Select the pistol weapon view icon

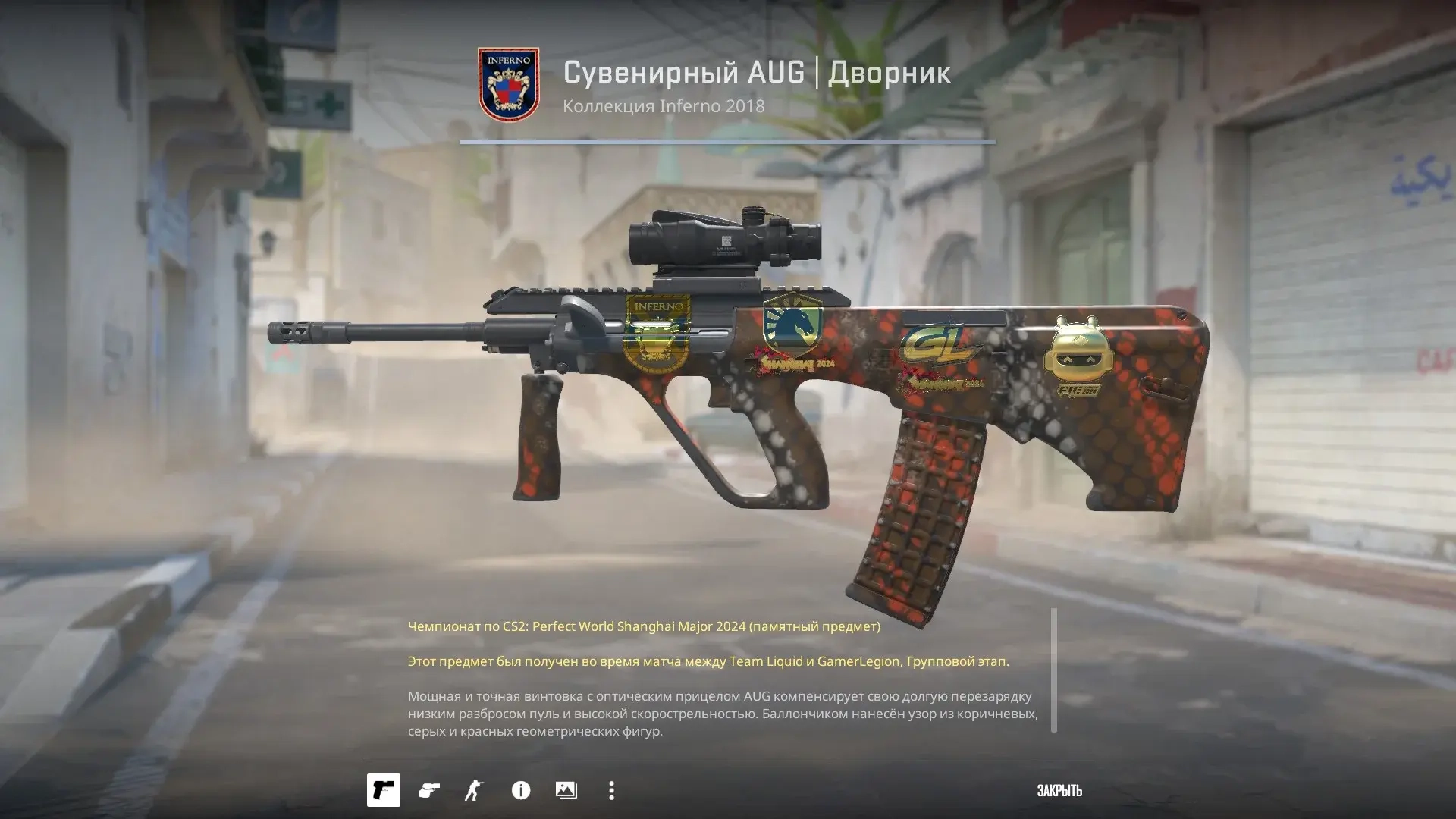tap(383, 791)
